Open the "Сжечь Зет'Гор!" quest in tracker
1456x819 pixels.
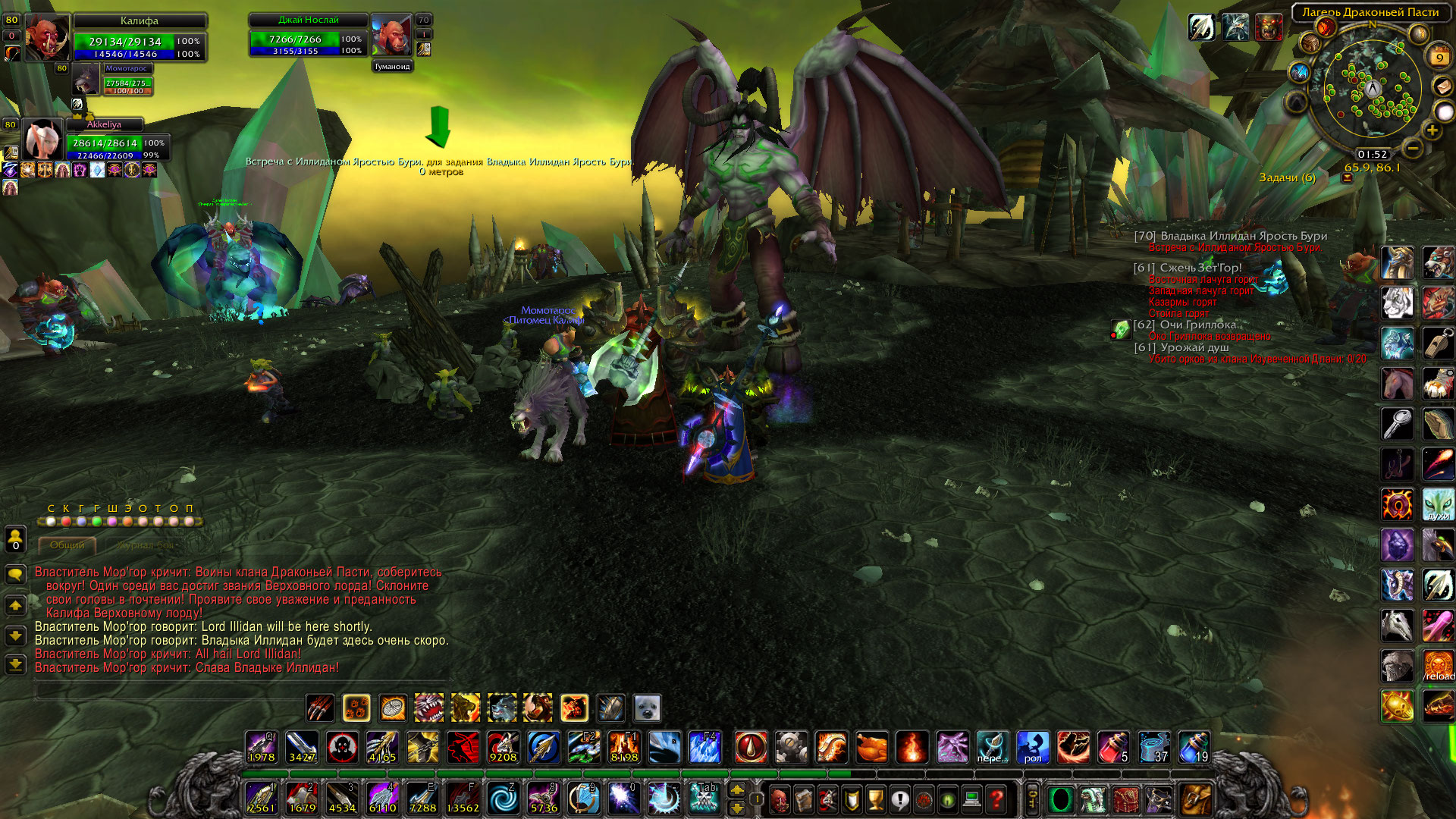point(1200,268)
